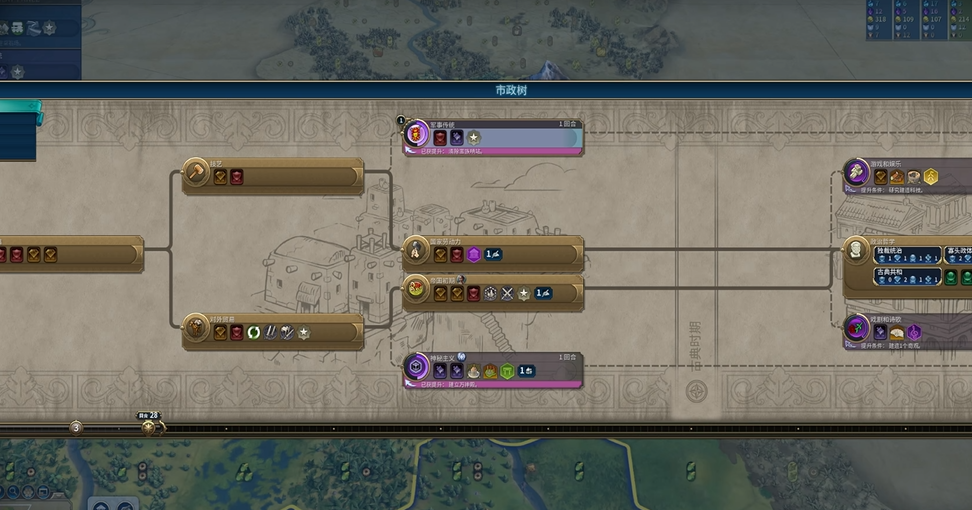Click the 独裁统治 government box

pos(907,255)
